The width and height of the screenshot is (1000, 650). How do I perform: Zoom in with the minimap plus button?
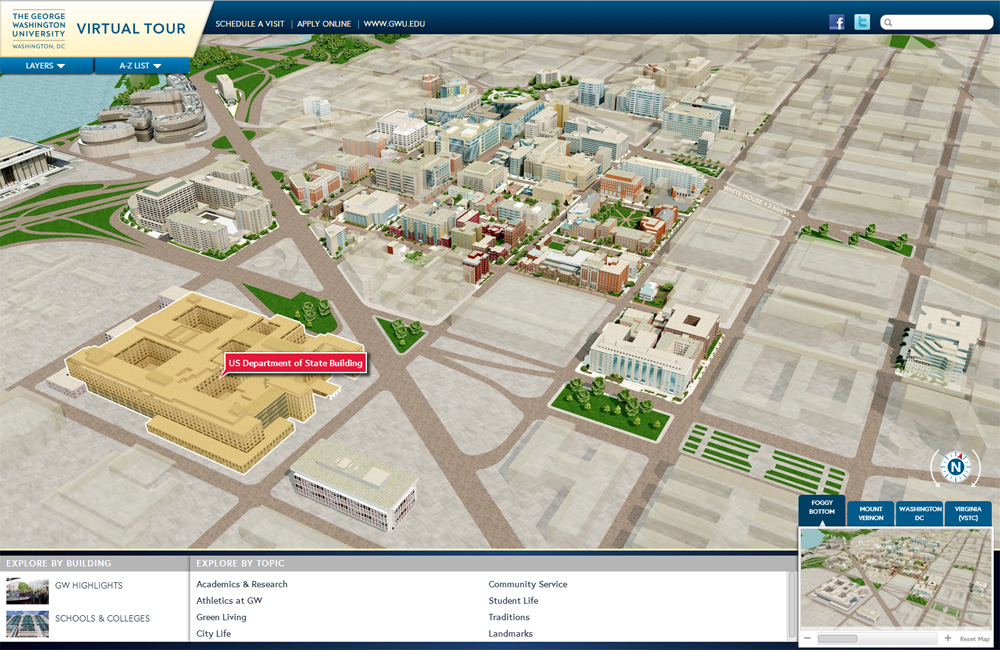pos(947,638)
